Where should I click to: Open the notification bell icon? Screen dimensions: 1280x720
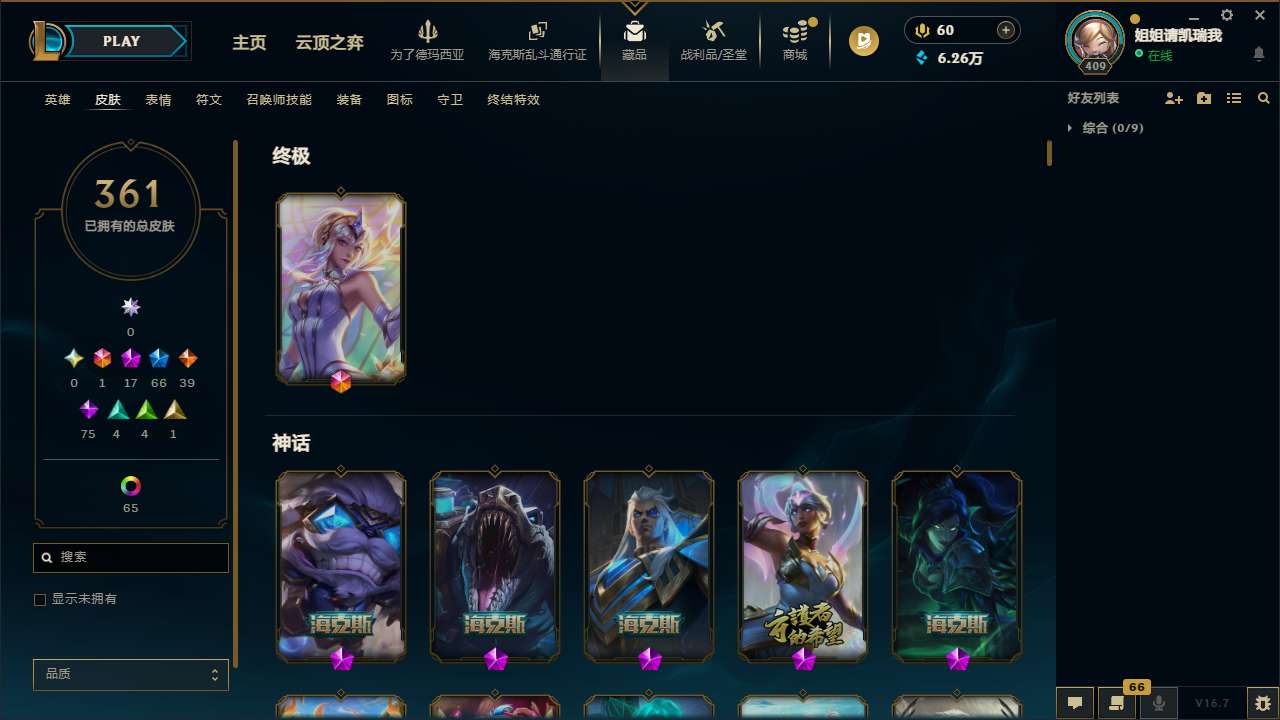tap(1259, 54)
